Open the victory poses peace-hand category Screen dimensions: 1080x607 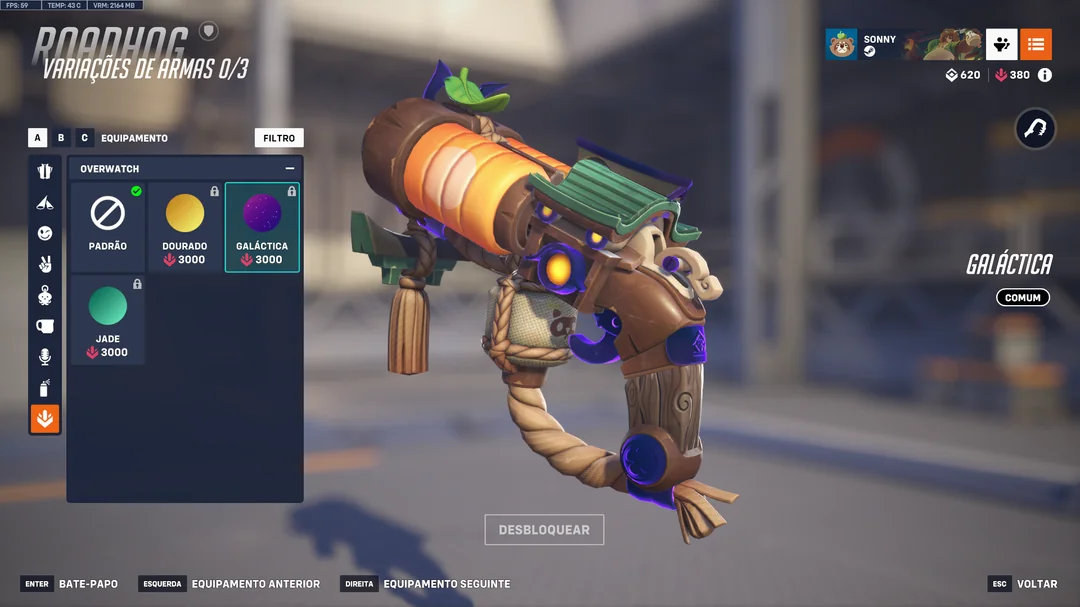tap(45, 264)
